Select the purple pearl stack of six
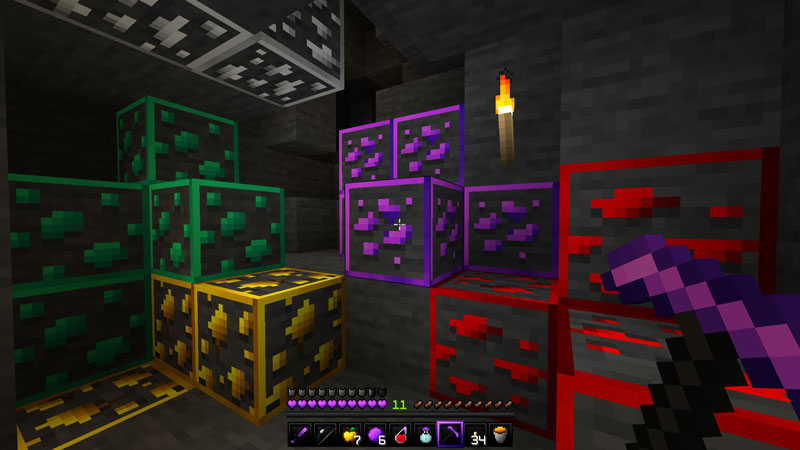 [x=374, y=434]
